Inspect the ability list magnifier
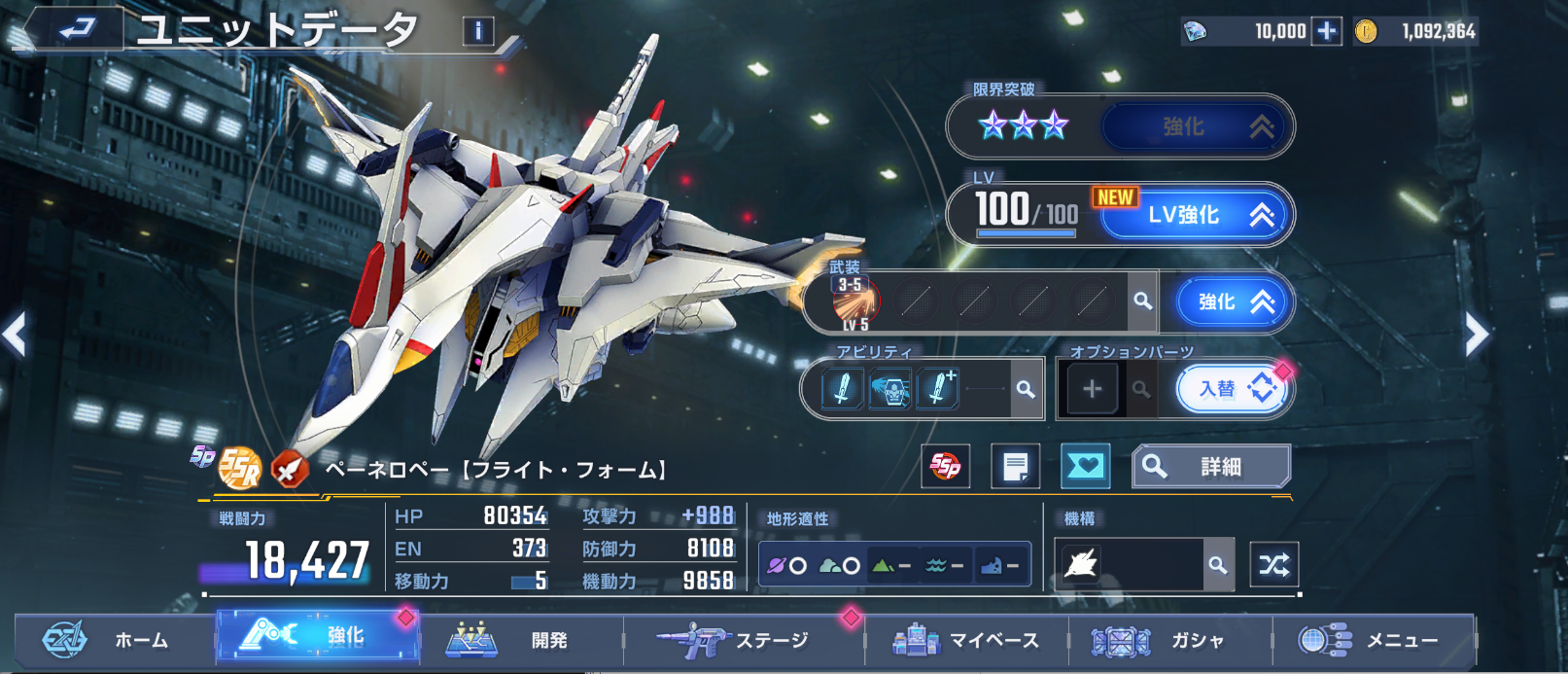1568x674 pixels. point(1025,389)
